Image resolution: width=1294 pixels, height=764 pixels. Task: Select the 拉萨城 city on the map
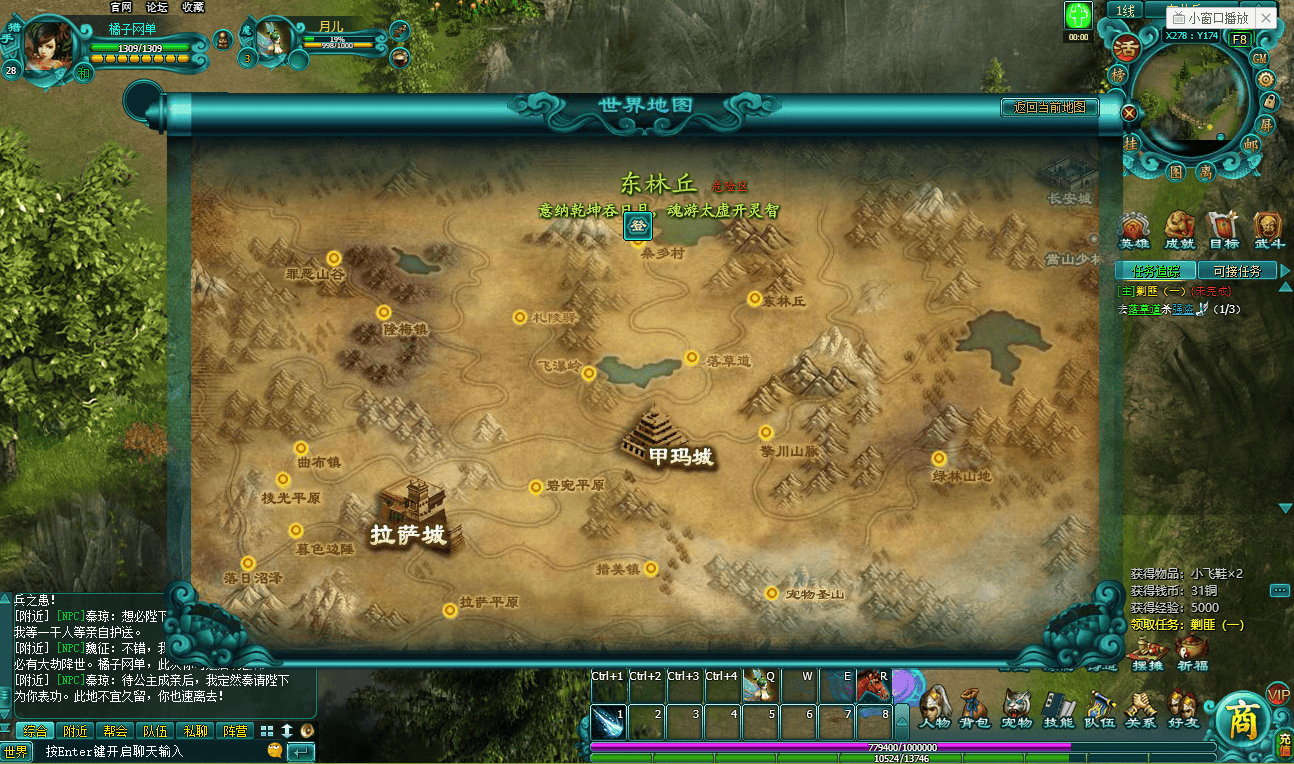tap(412, 518)
